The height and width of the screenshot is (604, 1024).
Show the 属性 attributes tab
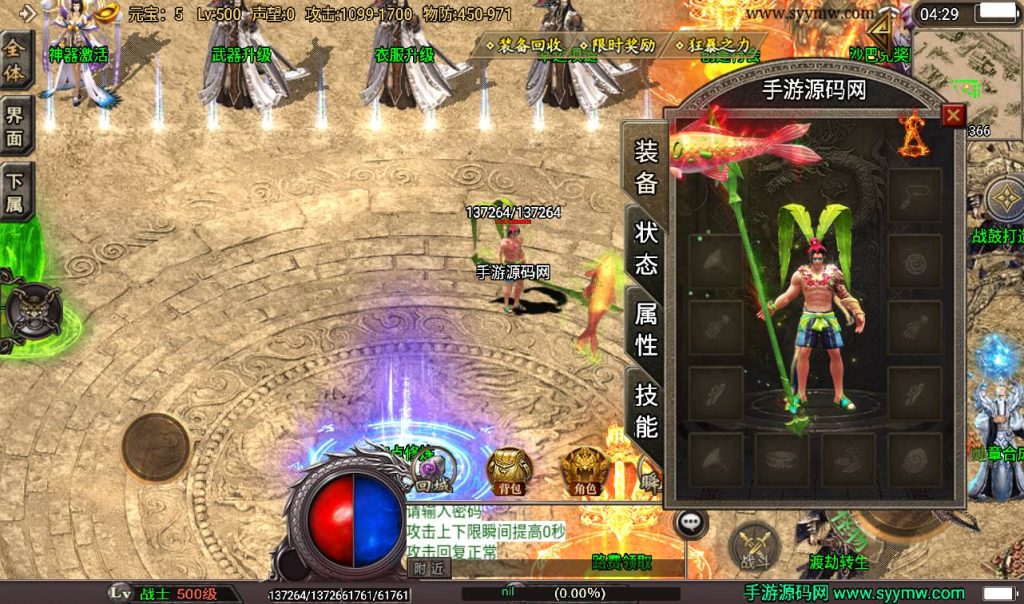[x=646, y=328]
